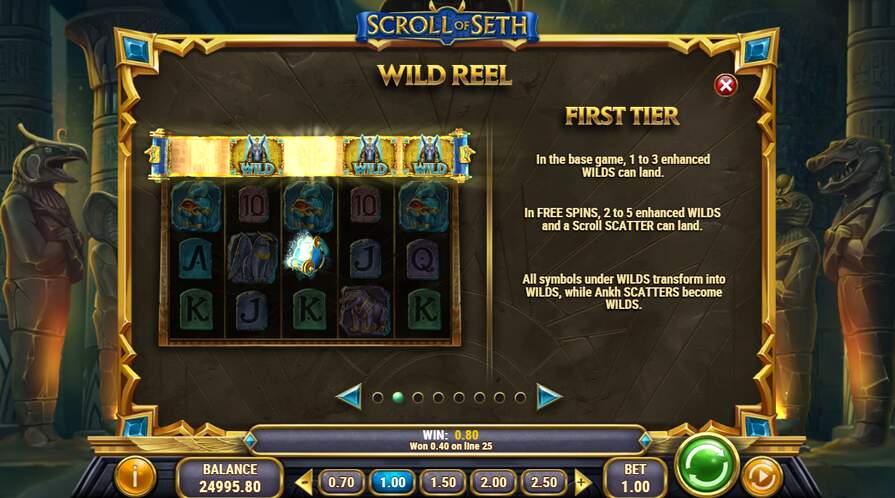The height and width of the screenshot is (498, 895).
Task: Select the 0.70 bet value
Action: click(341, 481)
